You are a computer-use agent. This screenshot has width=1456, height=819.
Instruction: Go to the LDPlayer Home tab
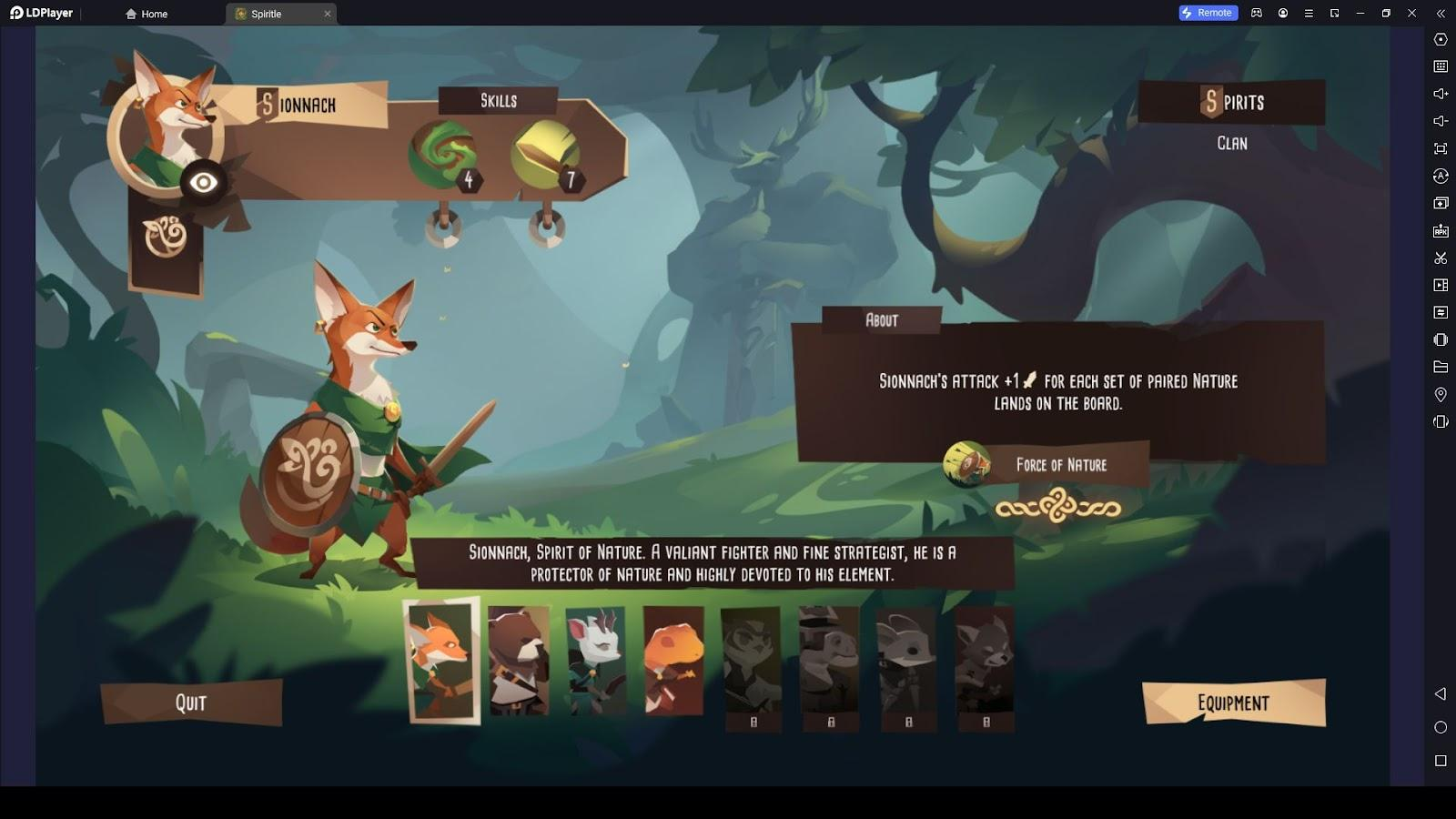(x=147, y=14)
